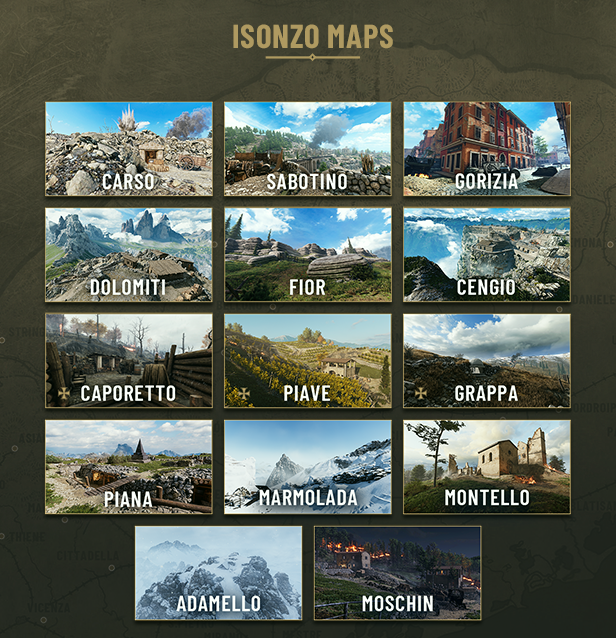Click the Caporetto map tile

pos(129,361)
